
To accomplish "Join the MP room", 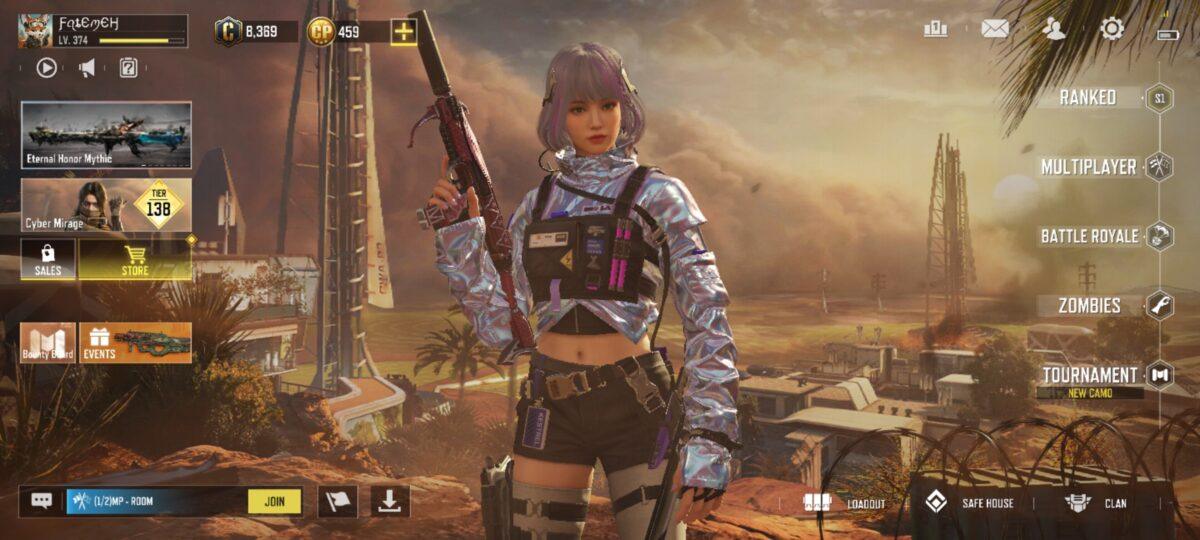I will point(274,501).
